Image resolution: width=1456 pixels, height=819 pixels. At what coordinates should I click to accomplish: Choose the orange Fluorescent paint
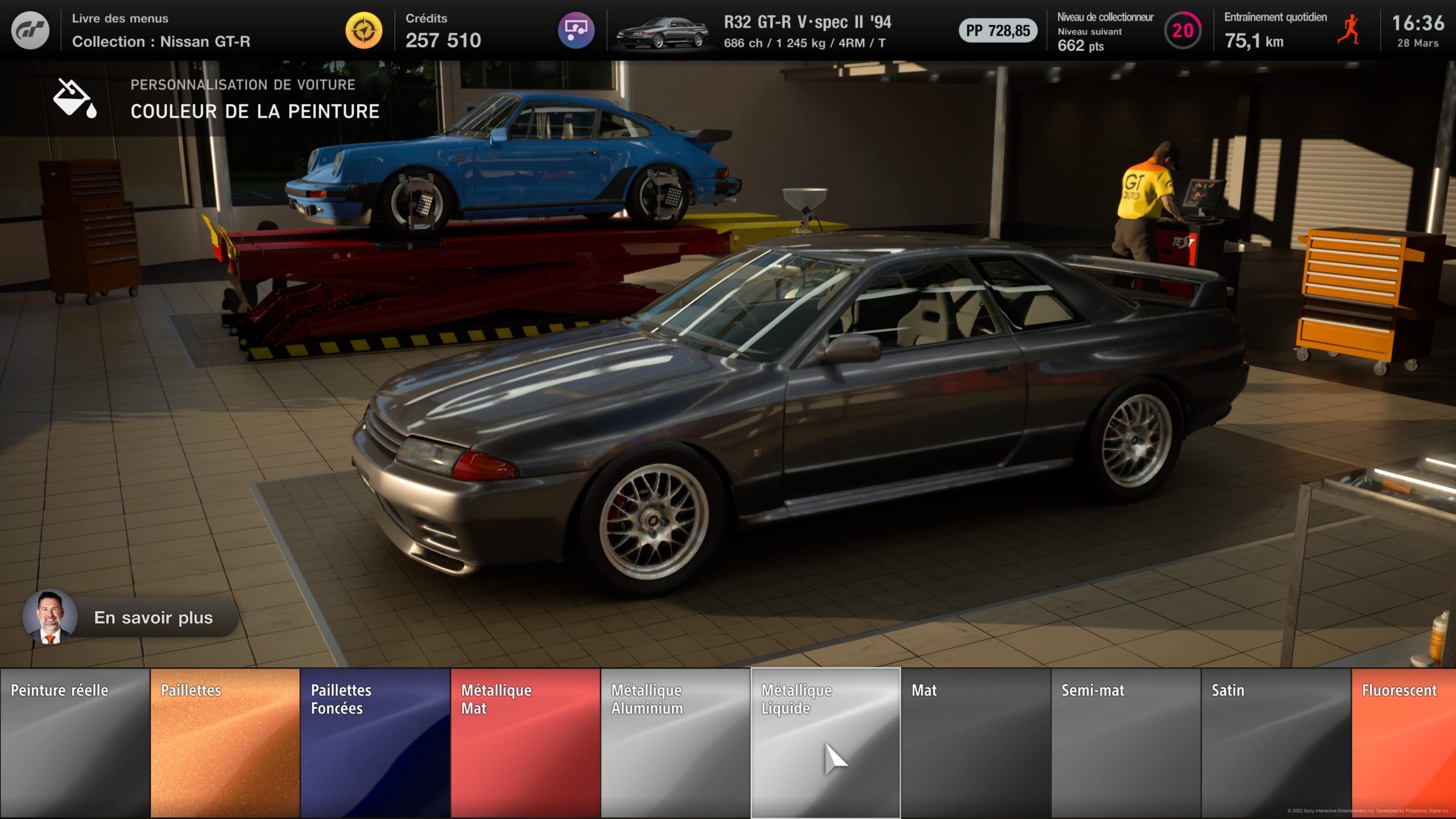(1404, 743)
